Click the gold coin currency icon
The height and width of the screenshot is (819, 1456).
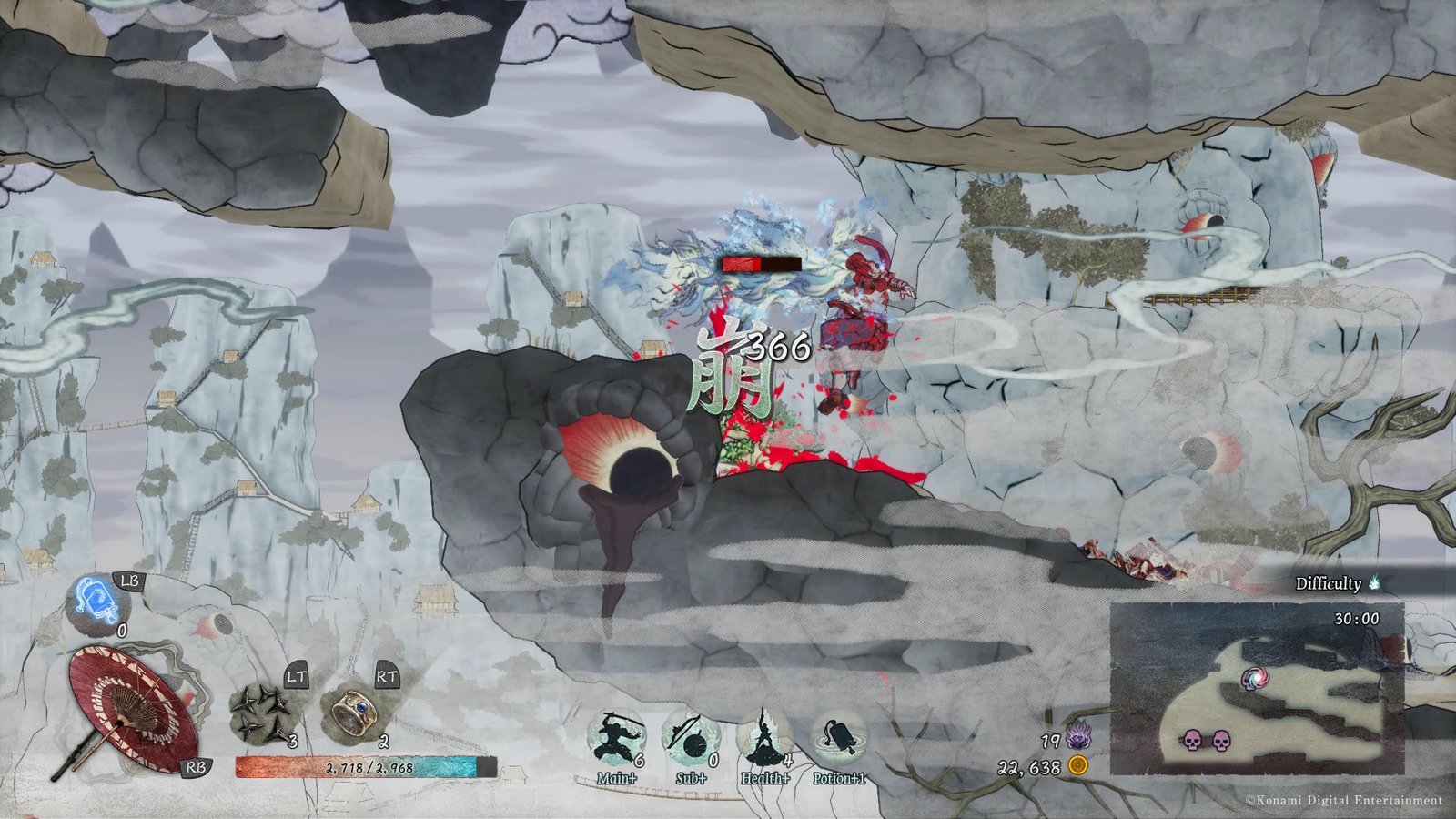pos(1078,766)
